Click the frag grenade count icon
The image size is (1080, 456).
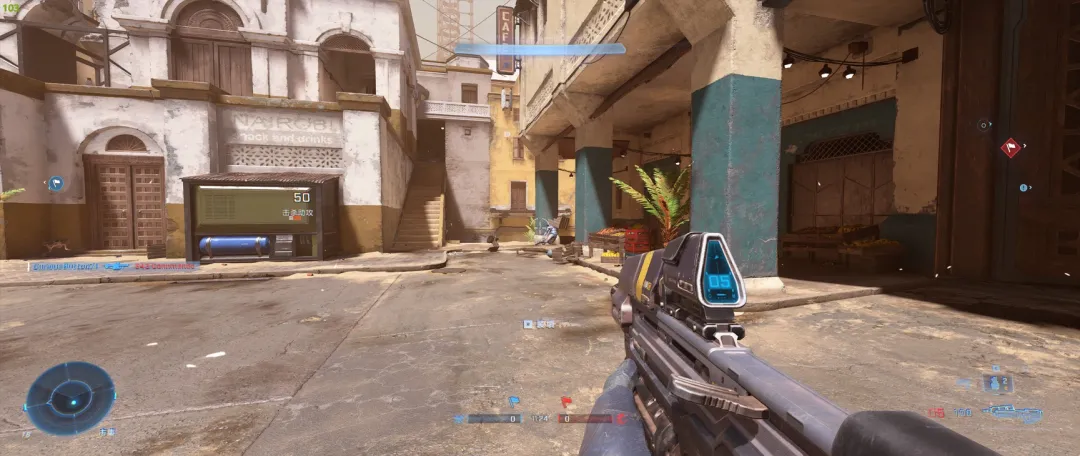tap(997, 383)
